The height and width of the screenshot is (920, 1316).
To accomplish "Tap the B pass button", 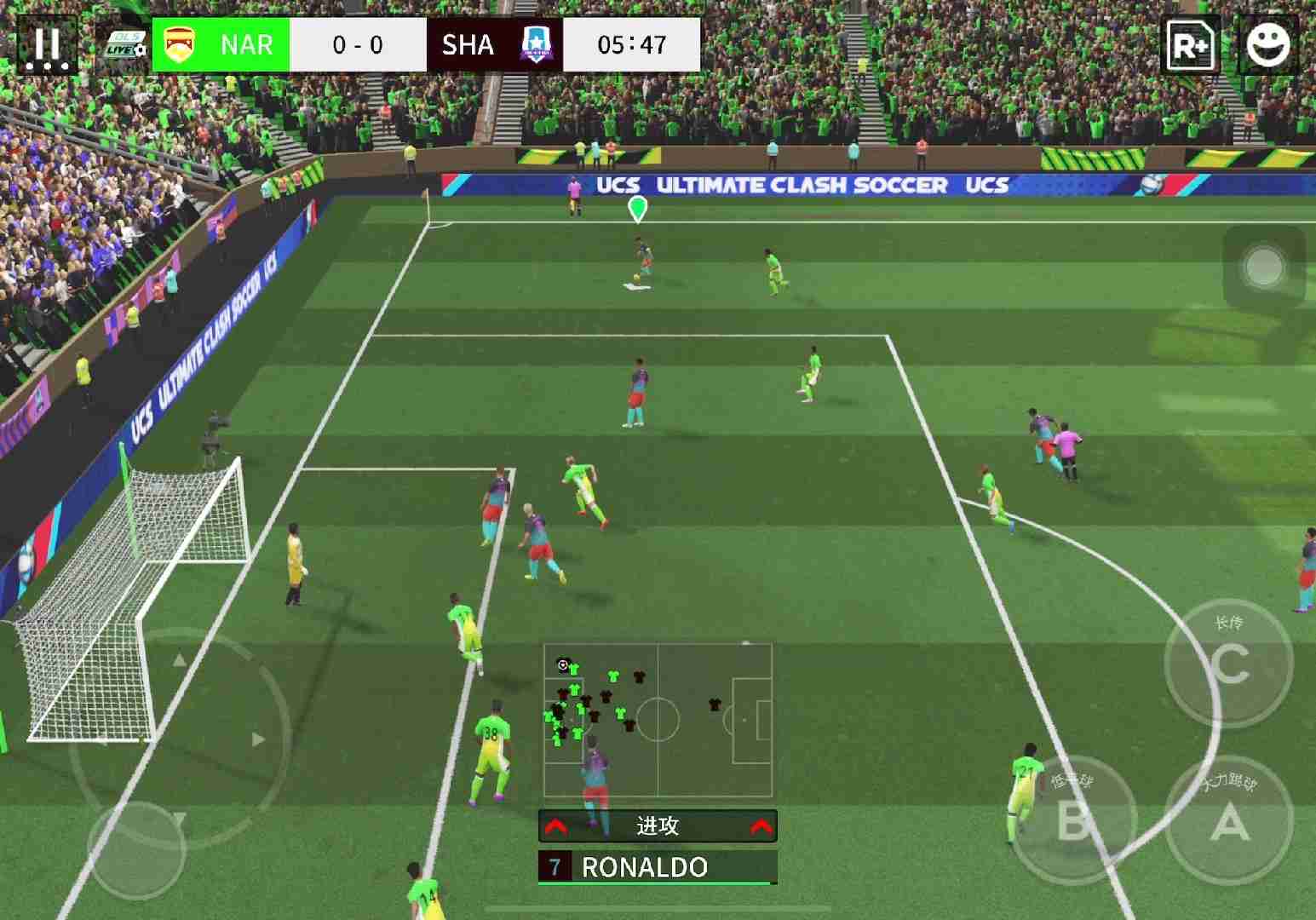I will click(1074, 820).
